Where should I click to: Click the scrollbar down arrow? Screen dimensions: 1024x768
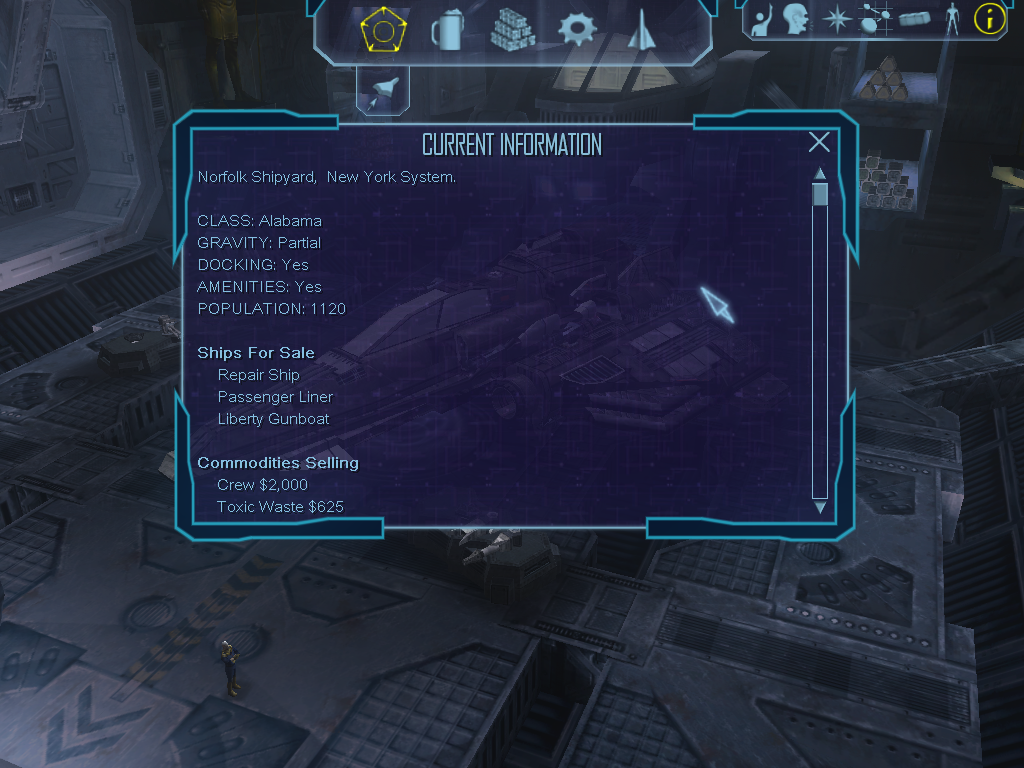(820, 508)
